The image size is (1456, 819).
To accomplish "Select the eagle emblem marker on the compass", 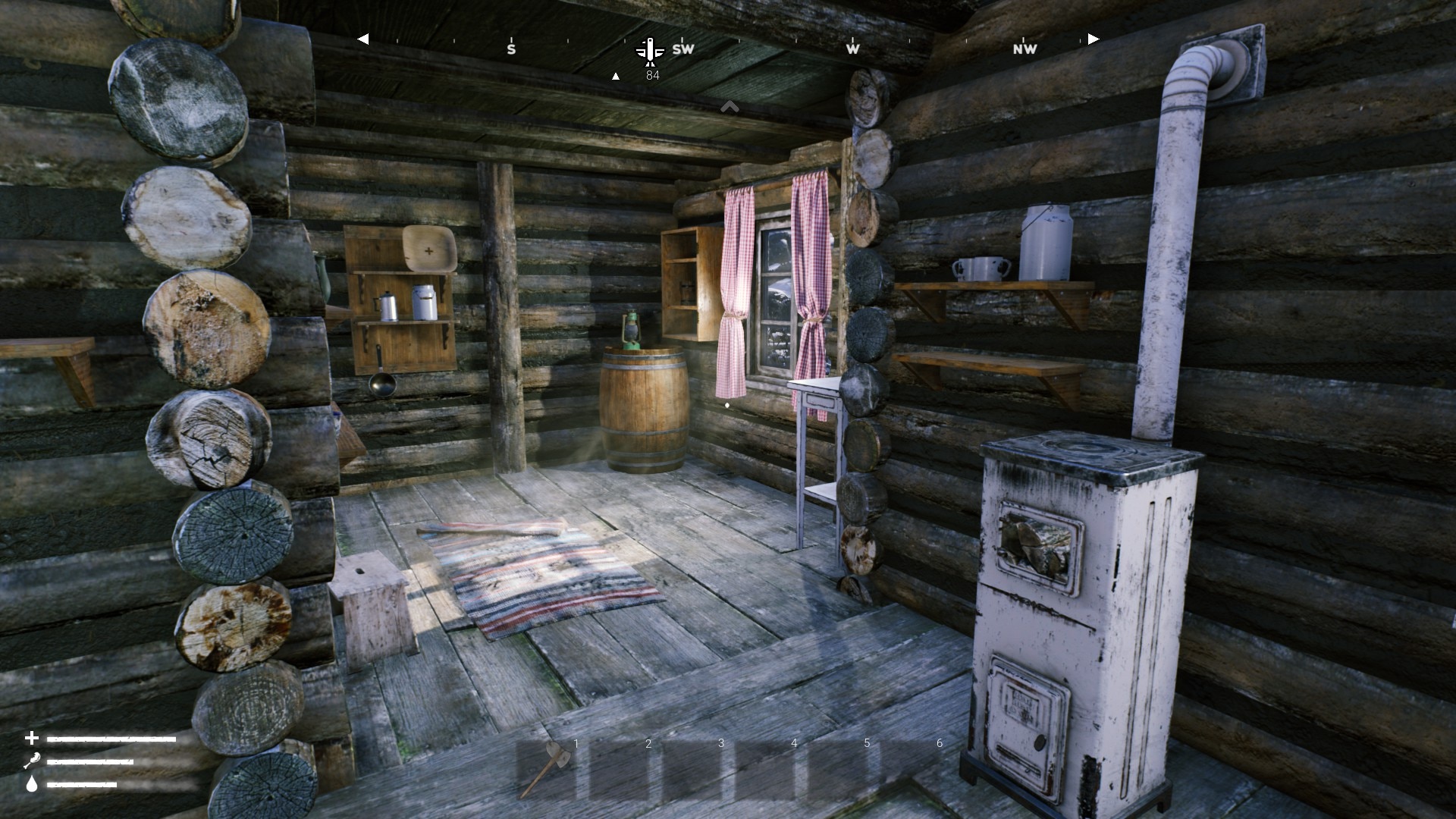I will (650, 50).
